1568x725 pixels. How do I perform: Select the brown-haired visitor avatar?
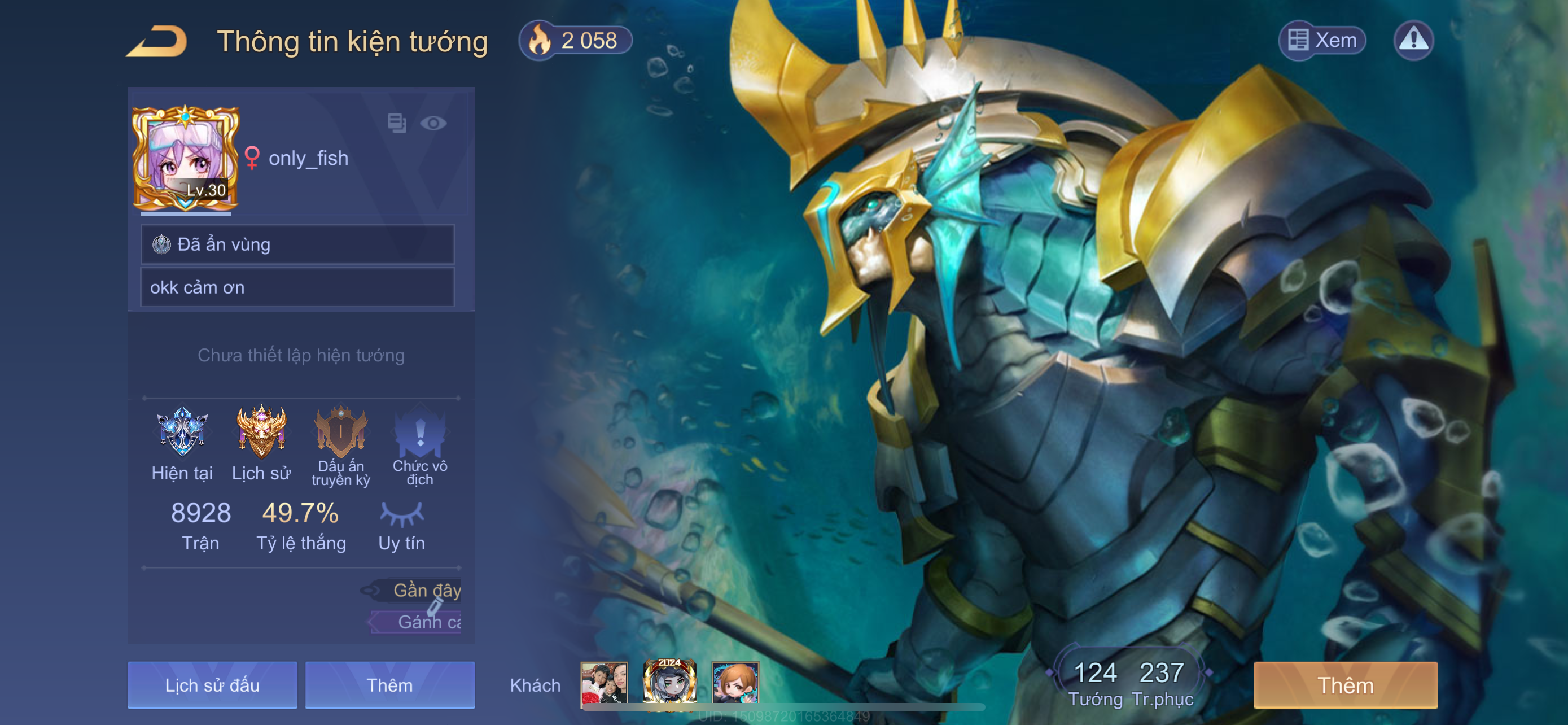point(735,684)
